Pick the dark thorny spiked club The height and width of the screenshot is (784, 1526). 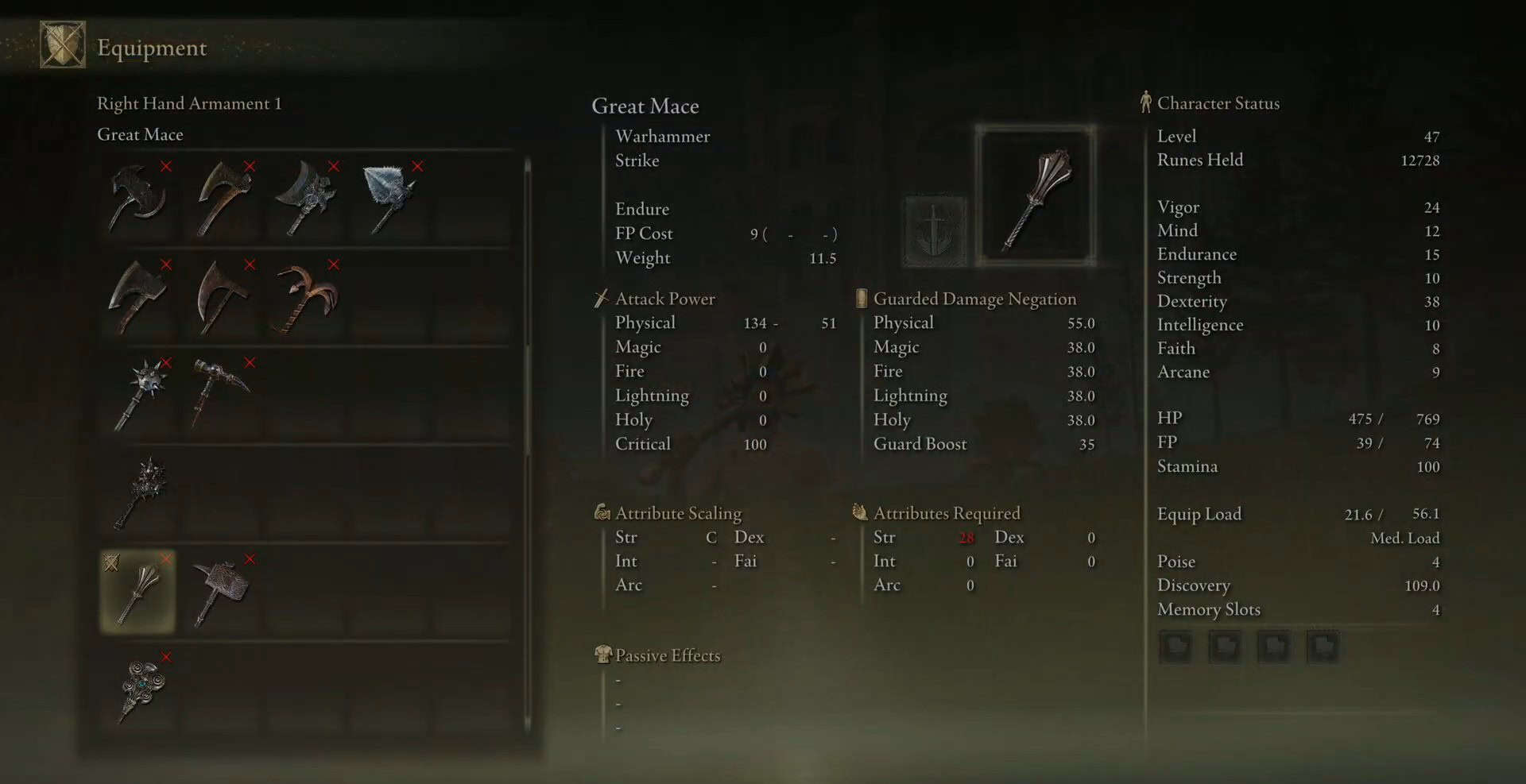(x=139, y=493)
